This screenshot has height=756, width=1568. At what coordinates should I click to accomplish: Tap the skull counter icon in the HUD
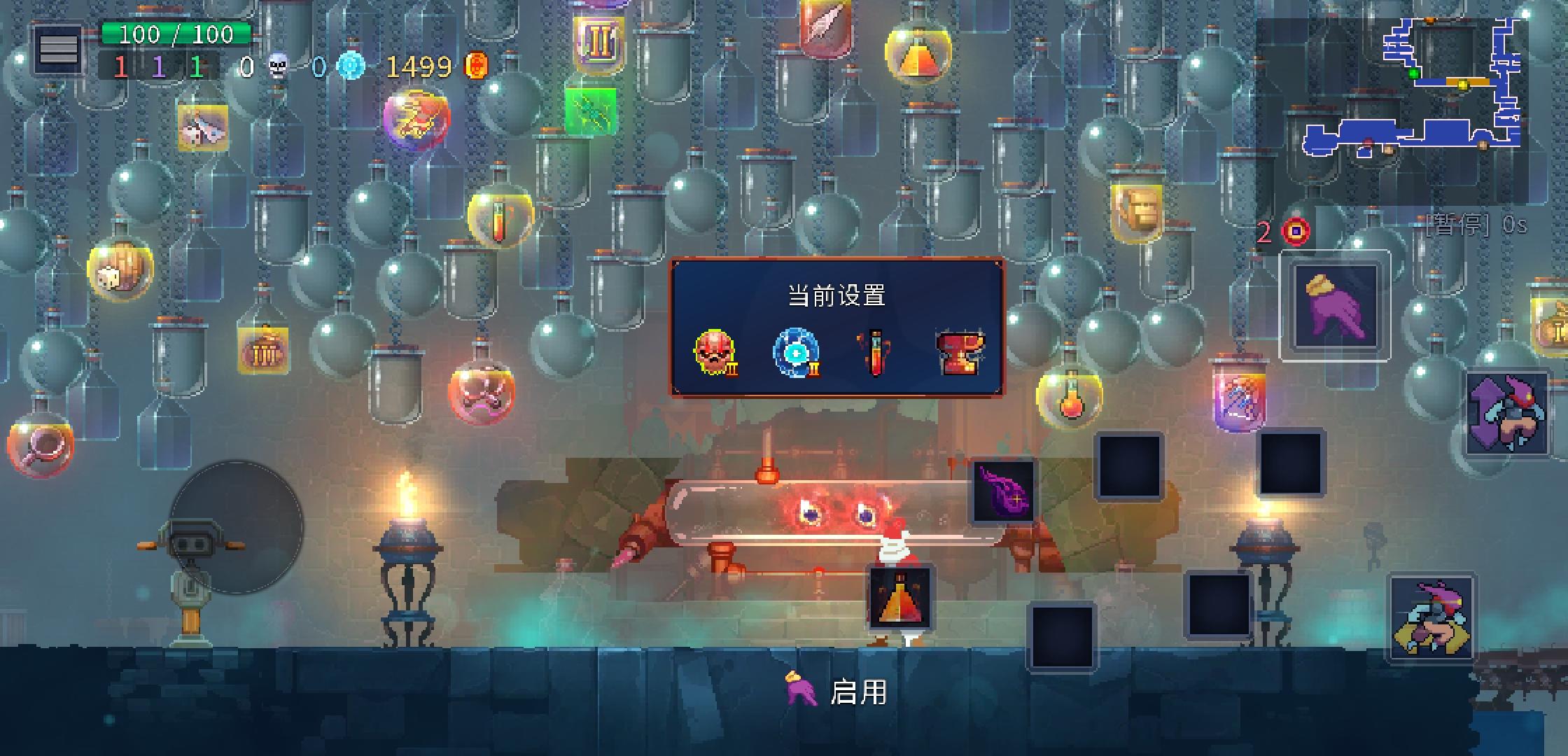(277, 66)
